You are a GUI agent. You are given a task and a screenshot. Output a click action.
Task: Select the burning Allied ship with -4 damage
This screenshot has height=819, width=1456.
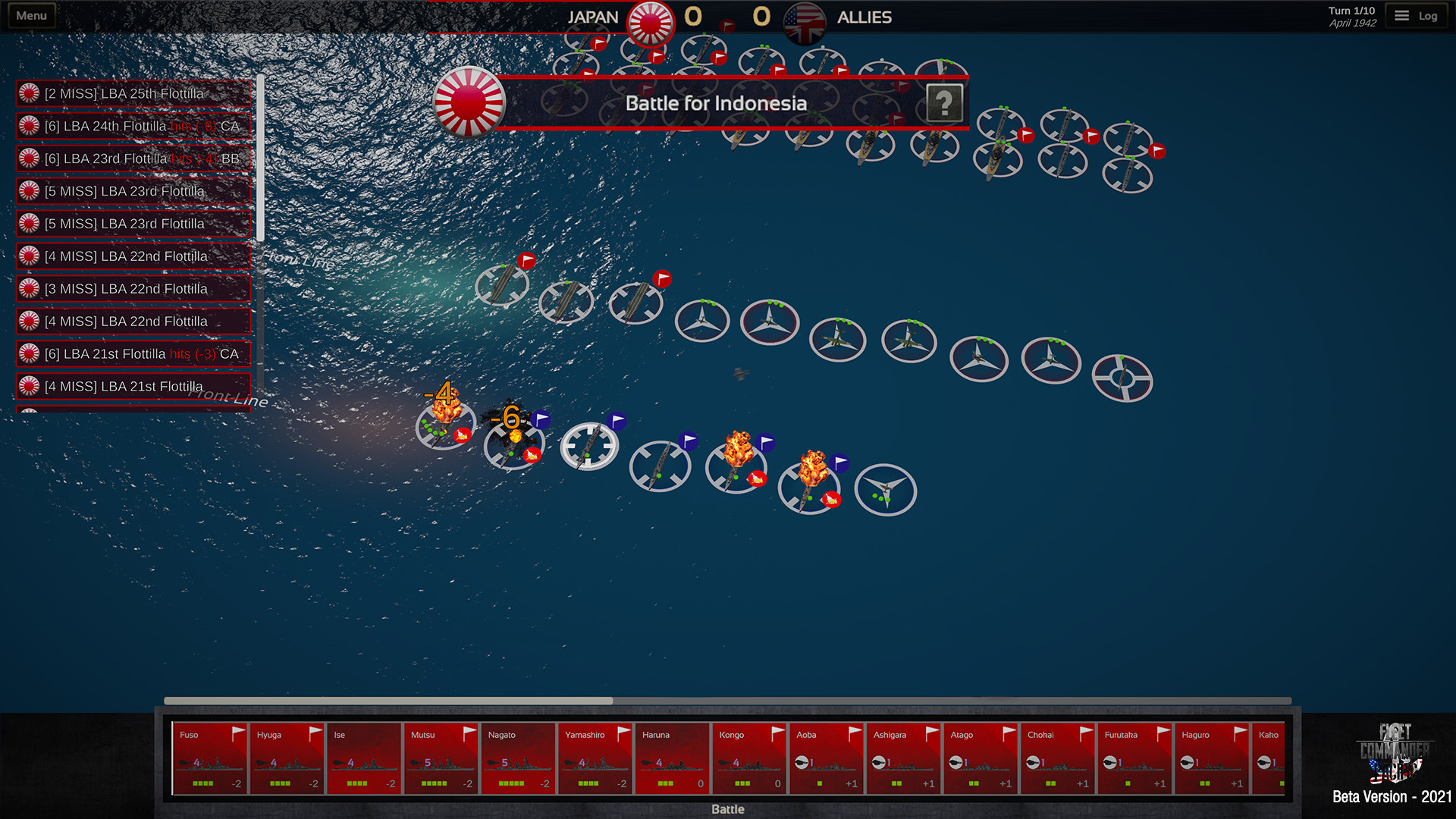(x=444, y=426)
